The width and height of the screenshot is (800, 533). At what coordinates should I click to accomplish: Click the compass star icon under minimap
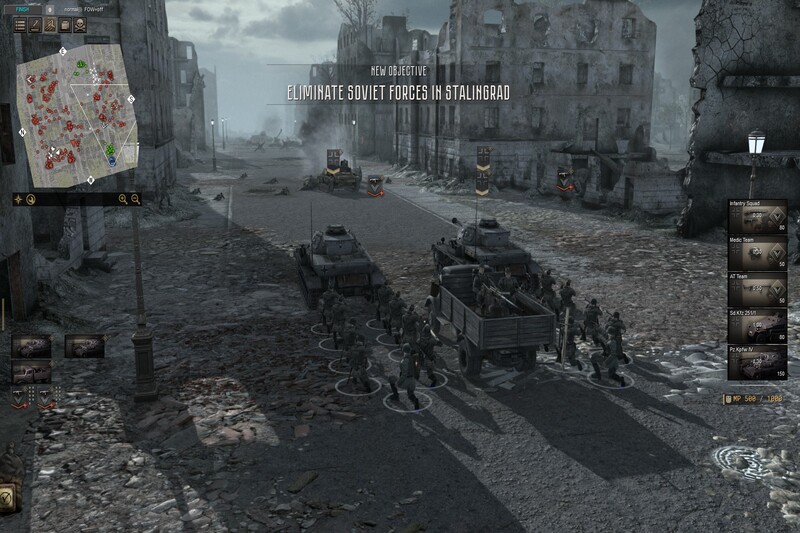tap(19, 199)
